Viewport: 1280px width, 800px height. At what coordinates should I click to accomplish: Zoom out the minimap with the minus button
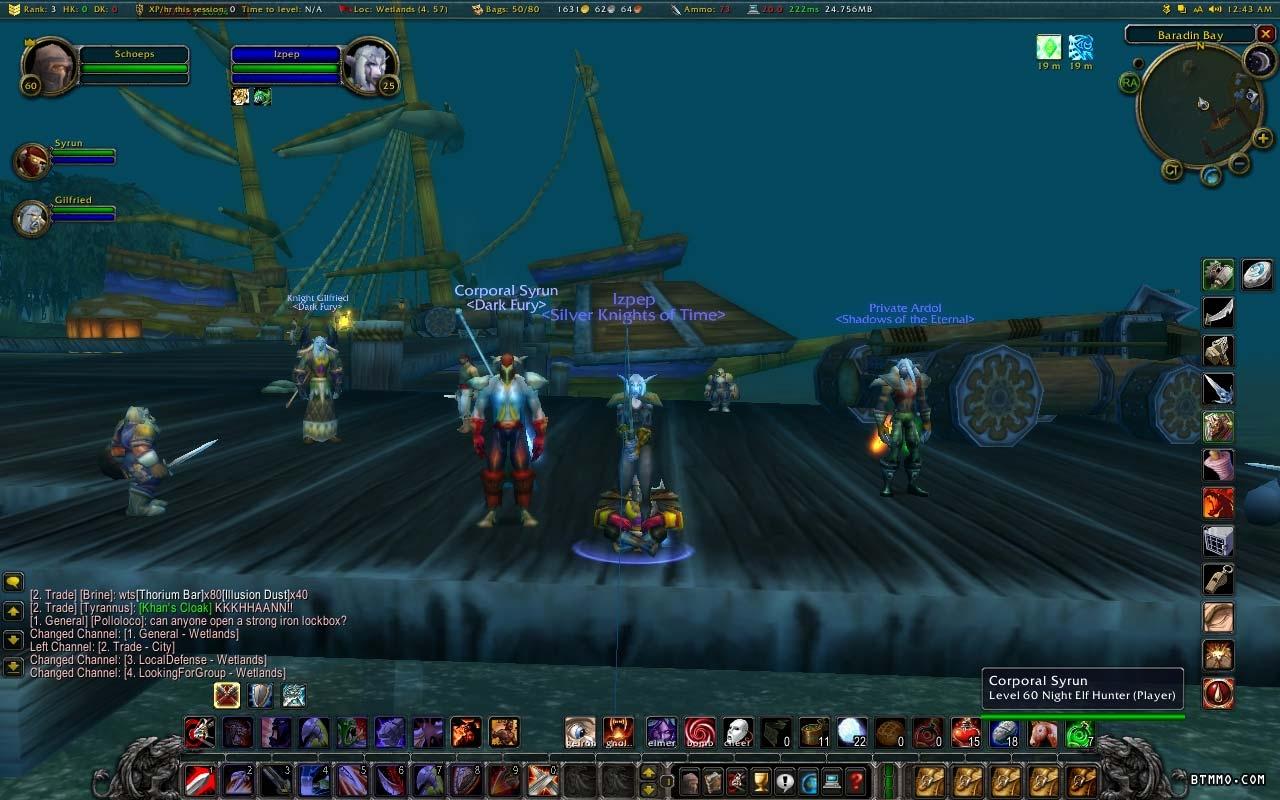(1239, 163)
